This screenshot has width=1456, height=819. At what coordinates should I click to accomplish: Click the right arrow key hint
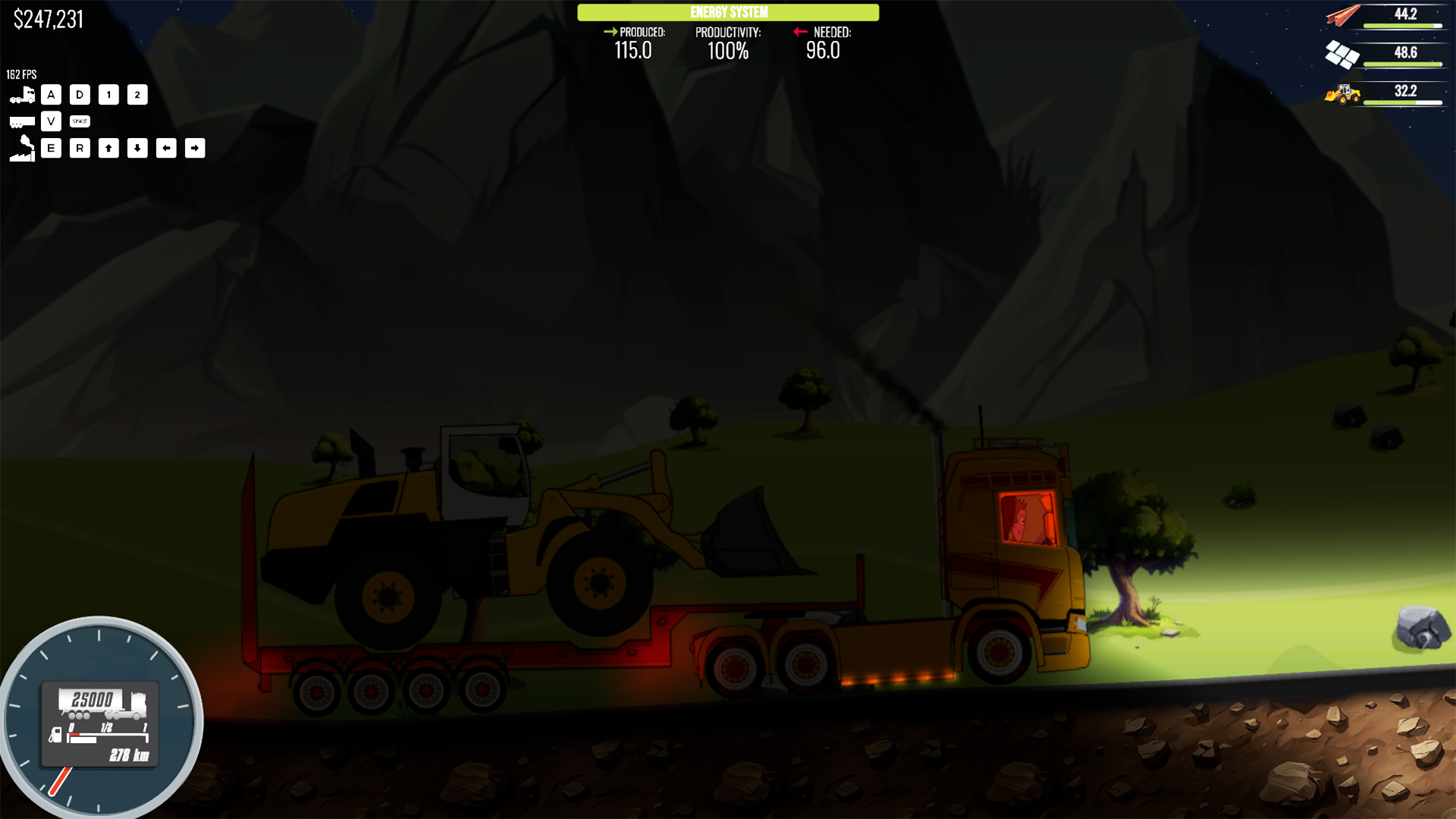(196, 149)
